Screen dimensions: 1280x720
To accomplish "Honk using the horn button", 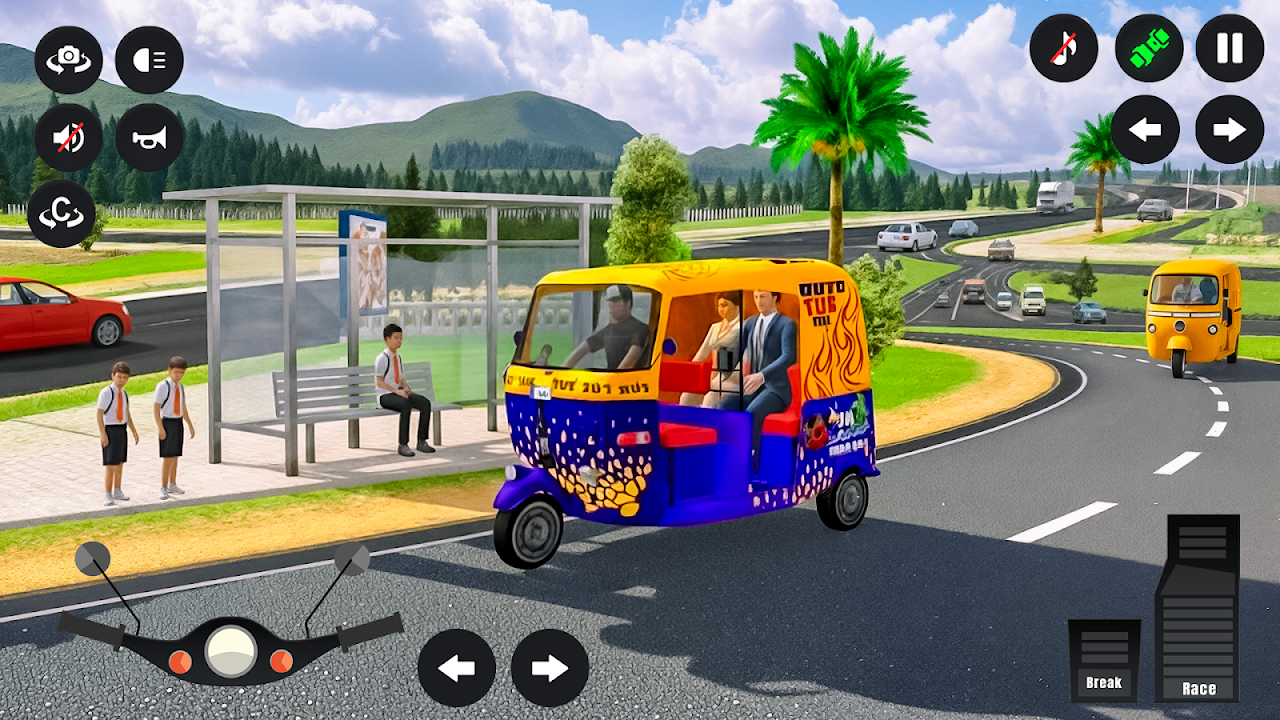I will (x=149, y=138).
